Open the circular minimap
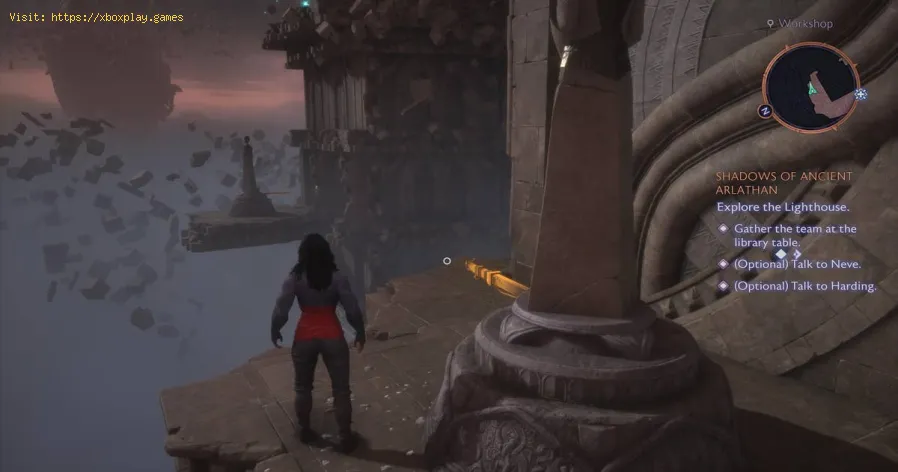 coord(810,88)
